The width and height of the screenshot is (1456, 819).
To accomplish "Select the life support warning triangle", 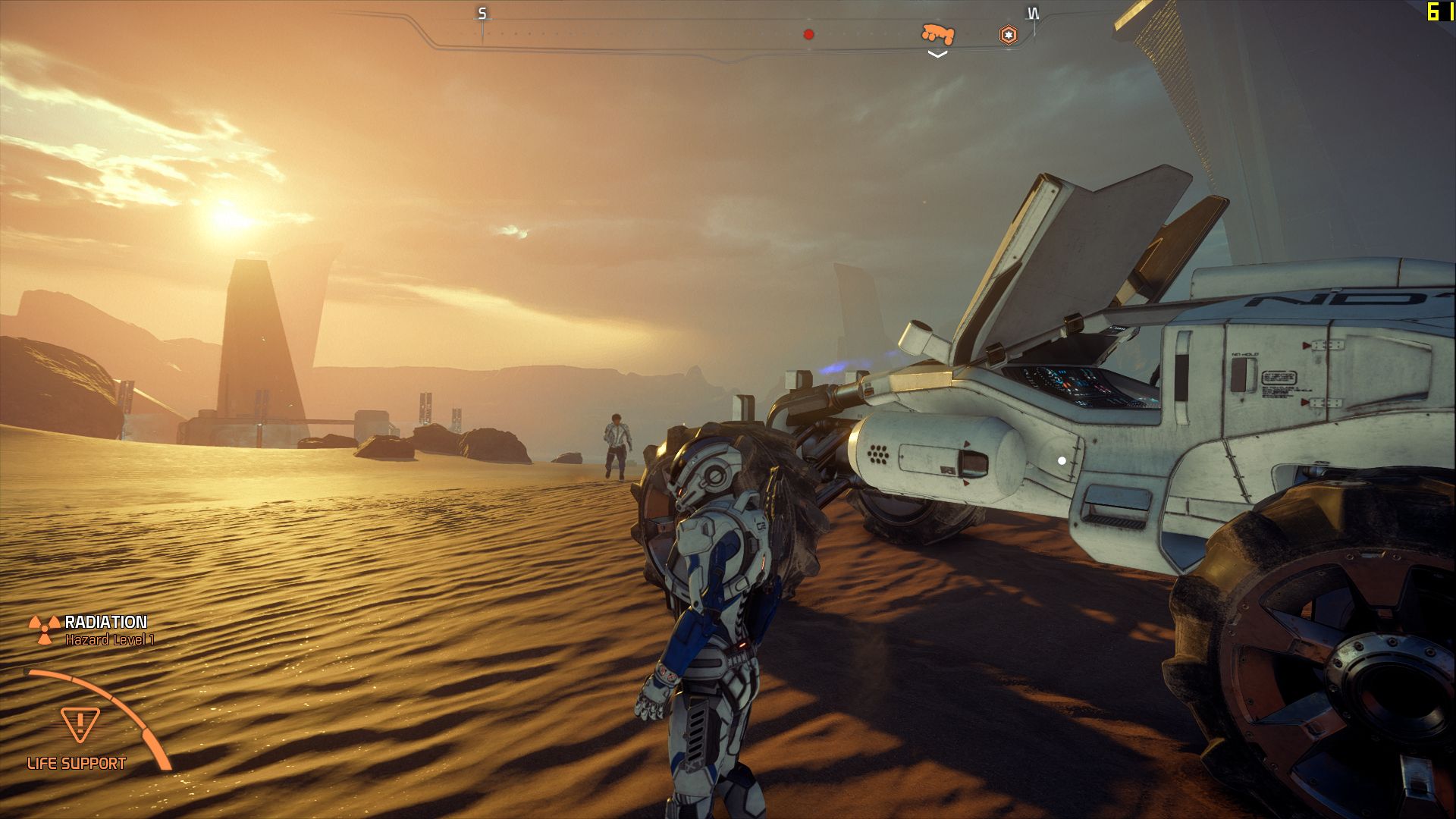I will [x=80, y=724].
